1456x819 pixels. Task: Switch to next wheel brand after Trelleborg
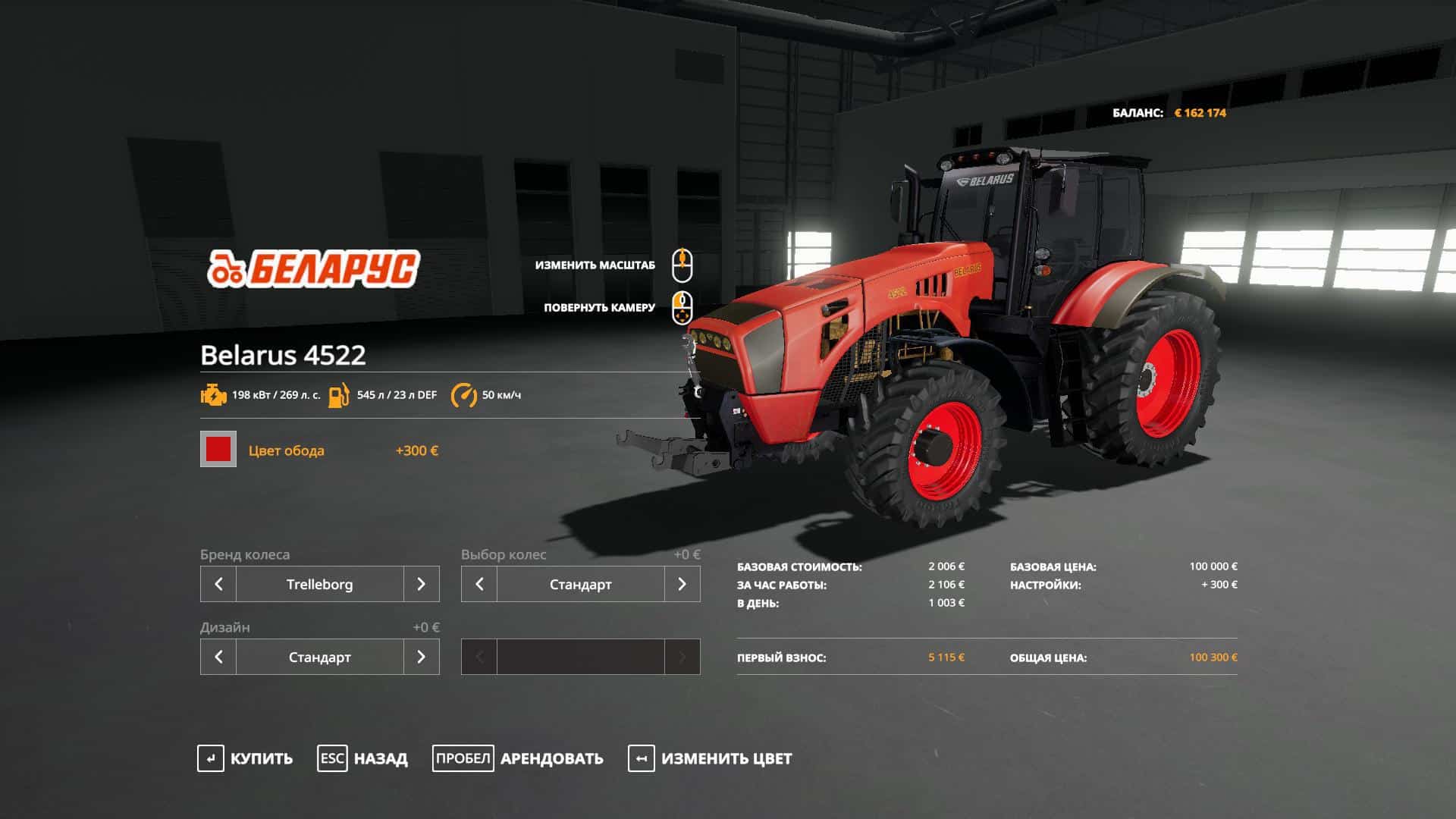421,584
